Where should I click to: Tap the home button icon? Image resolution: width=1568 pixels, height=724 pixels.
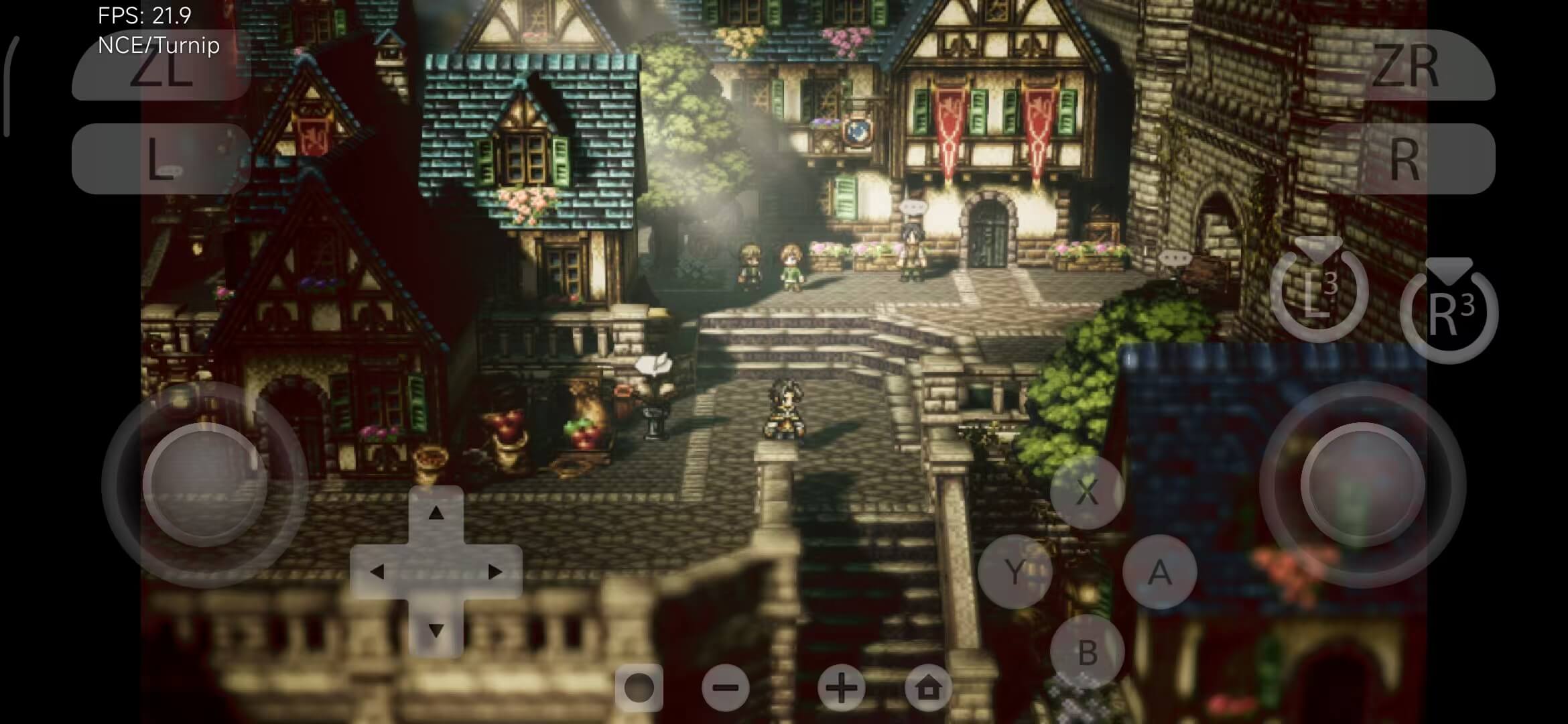click(928, 688)
